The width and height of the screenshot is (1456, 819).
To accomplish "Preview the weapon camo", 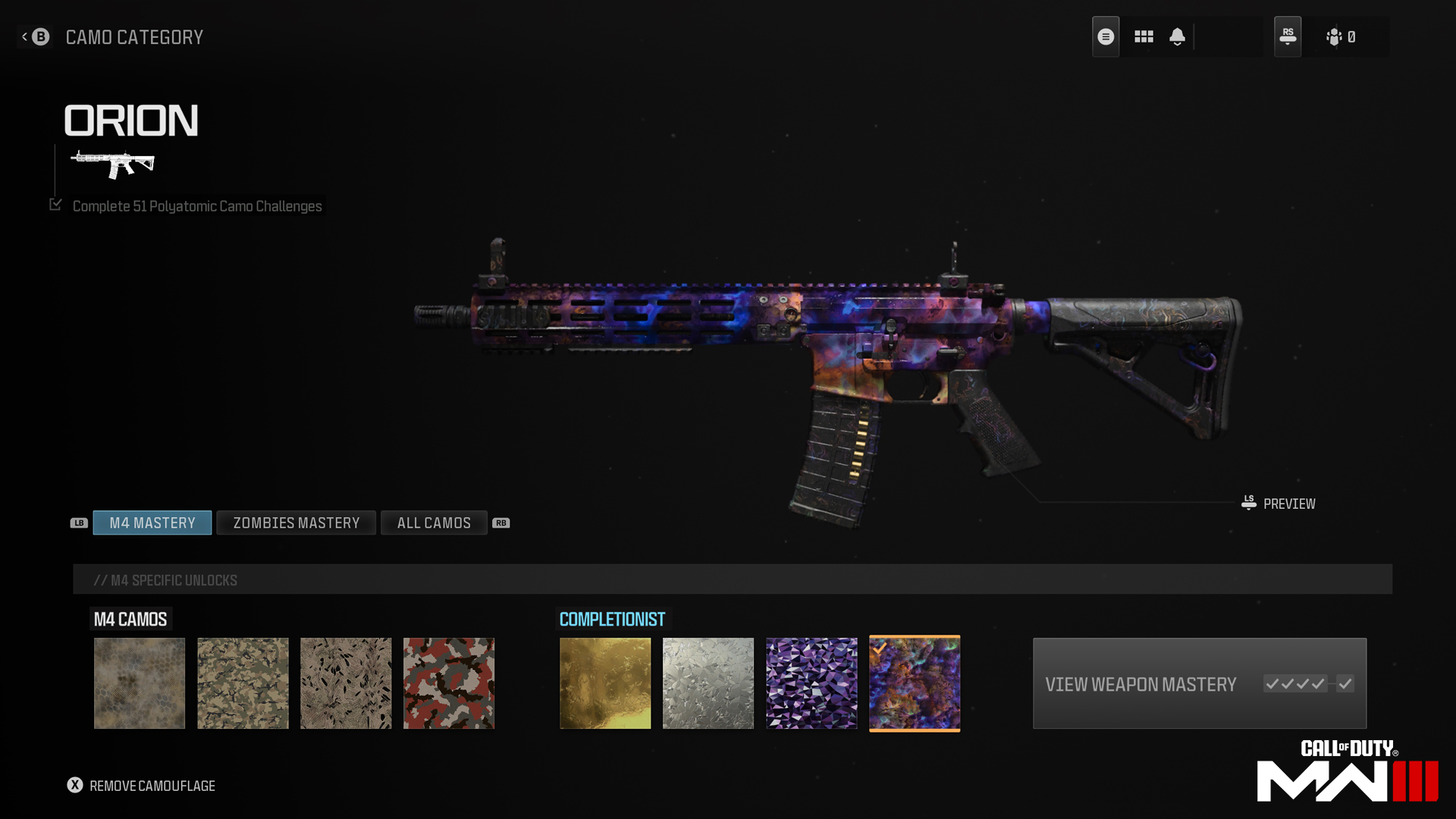I will pyautogui.click(x=1279, y=504).
